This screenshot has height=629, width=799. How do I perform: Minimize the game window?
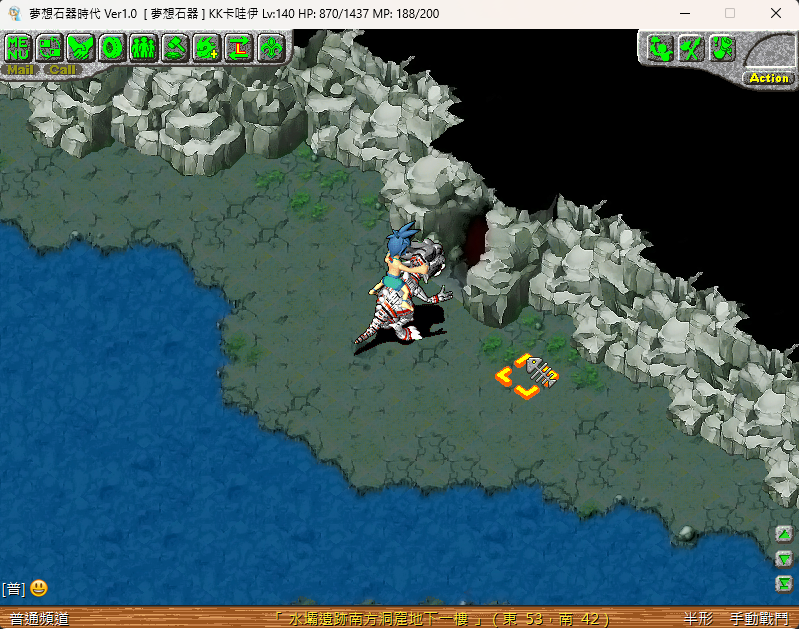pyautogui.click(x=685, y=14)
